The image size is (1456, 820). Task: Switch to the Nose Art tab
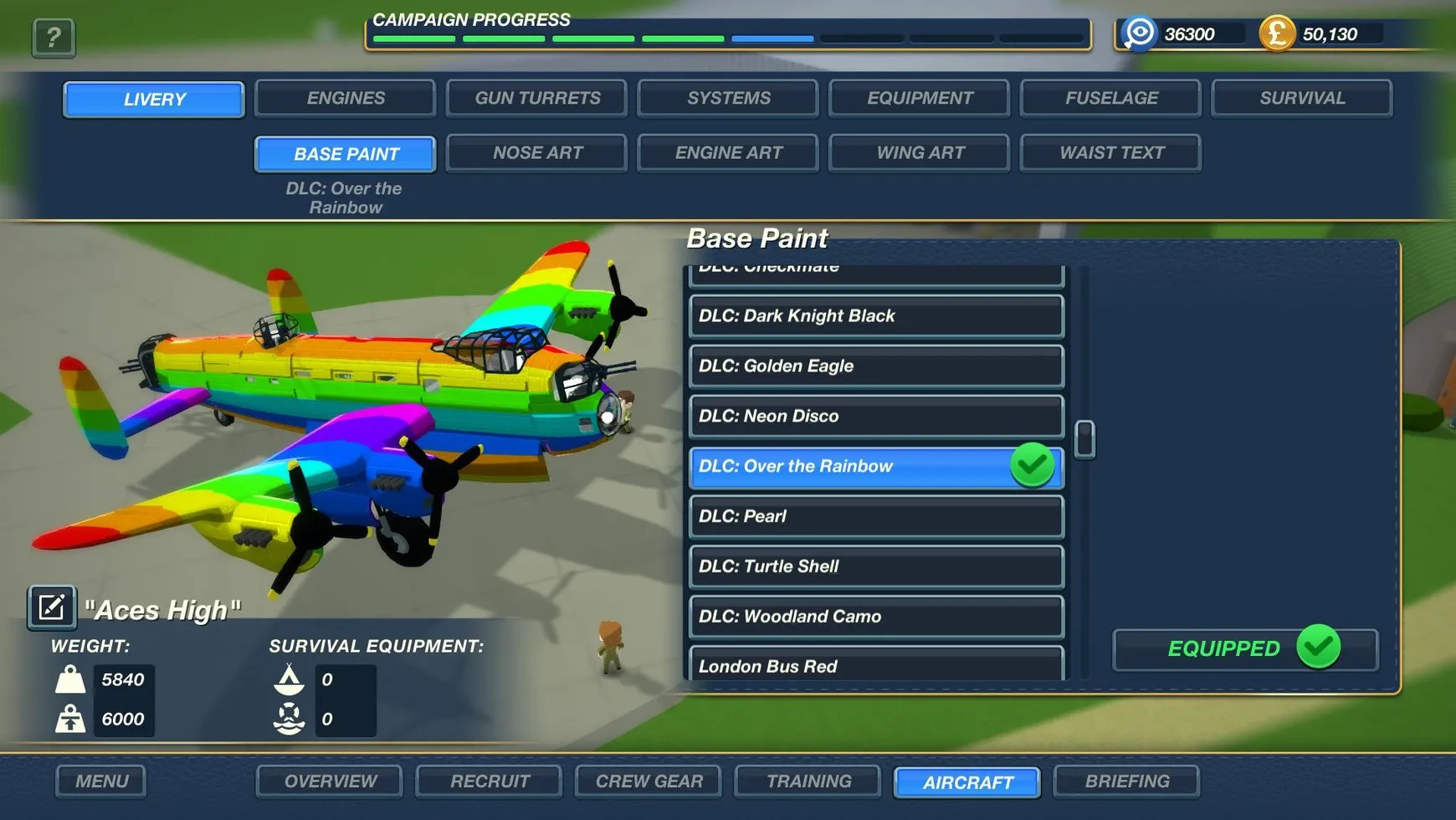coord(536,152)
